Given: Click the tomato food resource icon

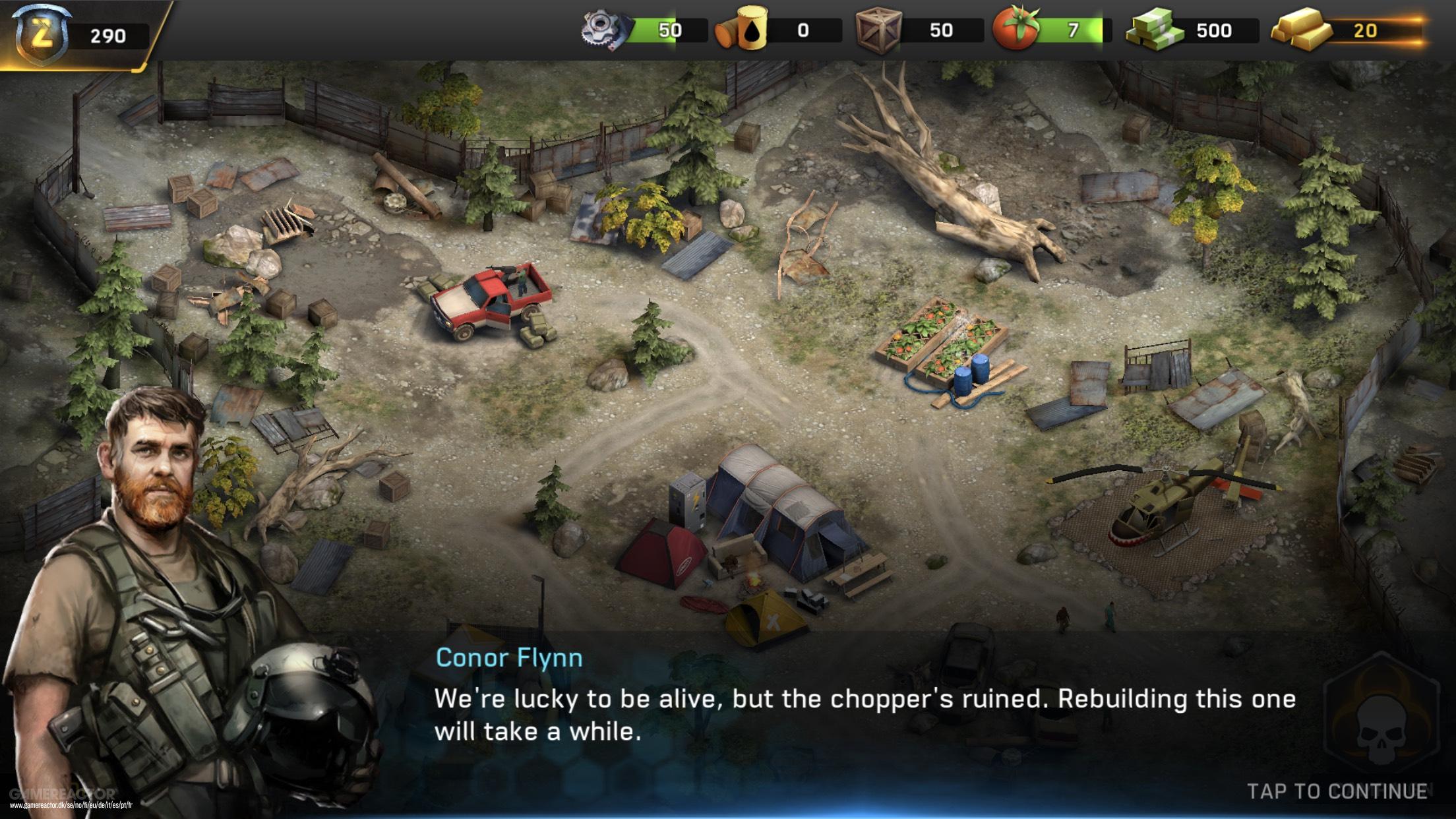Looking at the screenshot, I should click(1016, 30).
